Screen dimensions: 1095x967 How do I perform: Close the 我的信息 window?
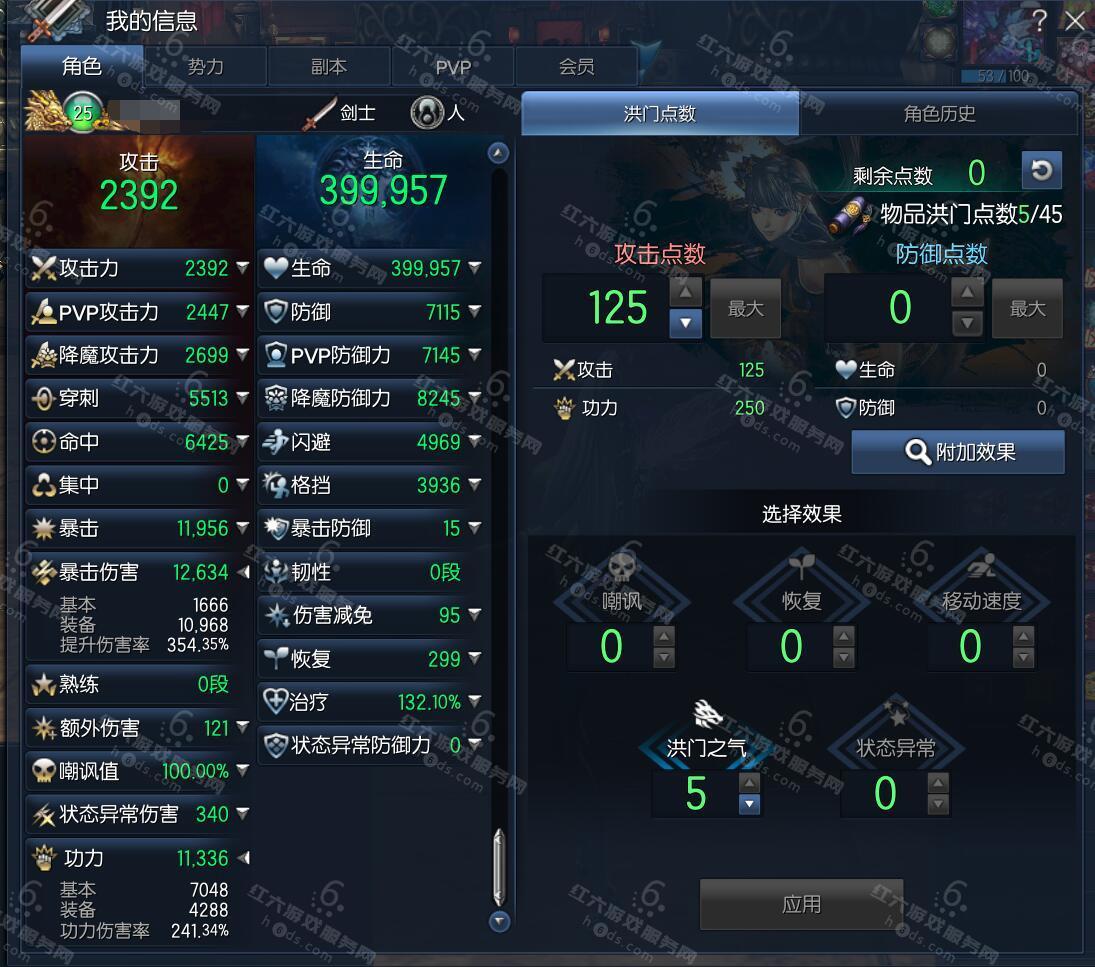coord(1075,20)
